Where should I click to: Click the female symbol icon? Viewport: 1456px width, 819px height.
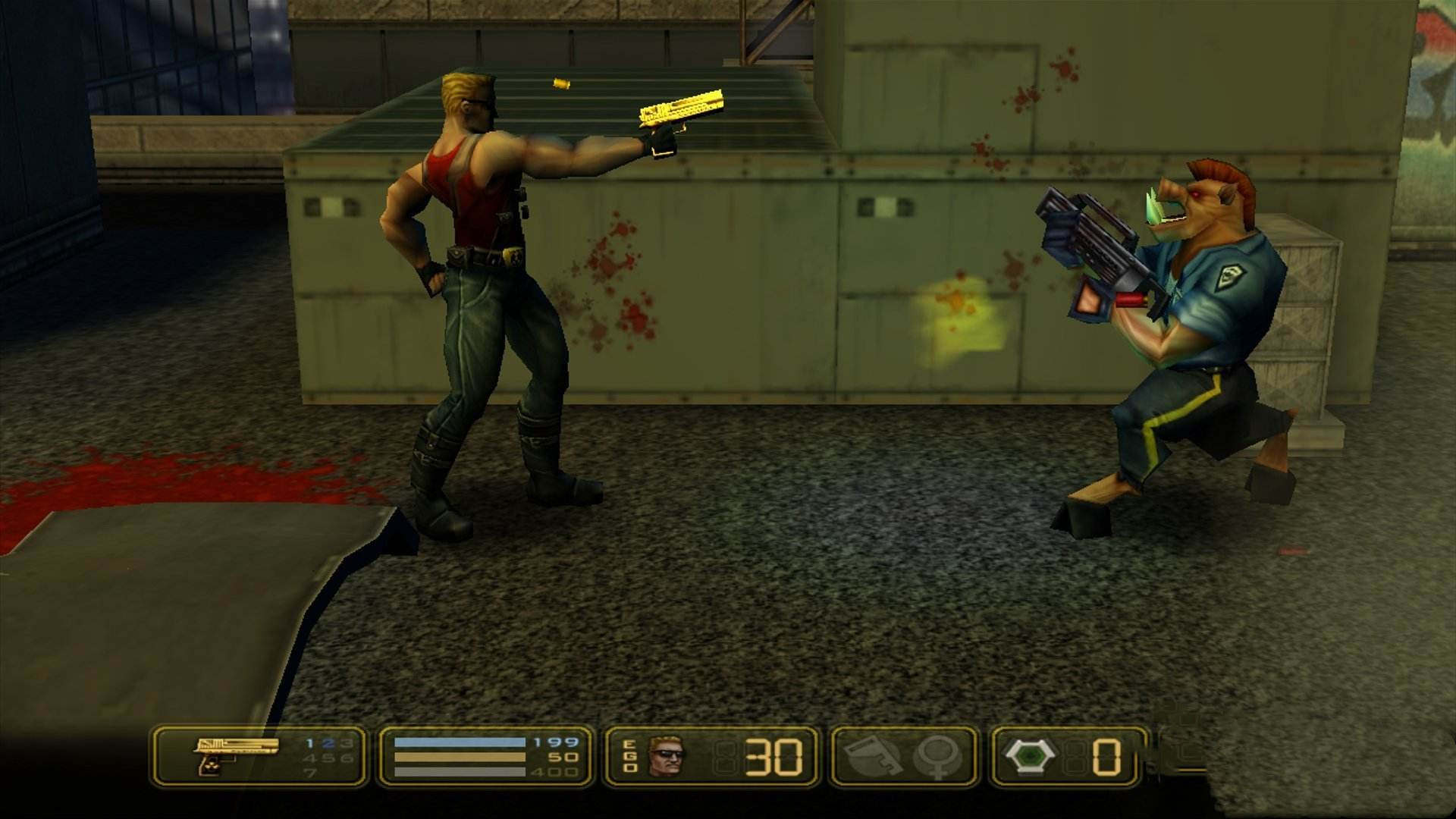pyautogui.click(x=941, y=757)
